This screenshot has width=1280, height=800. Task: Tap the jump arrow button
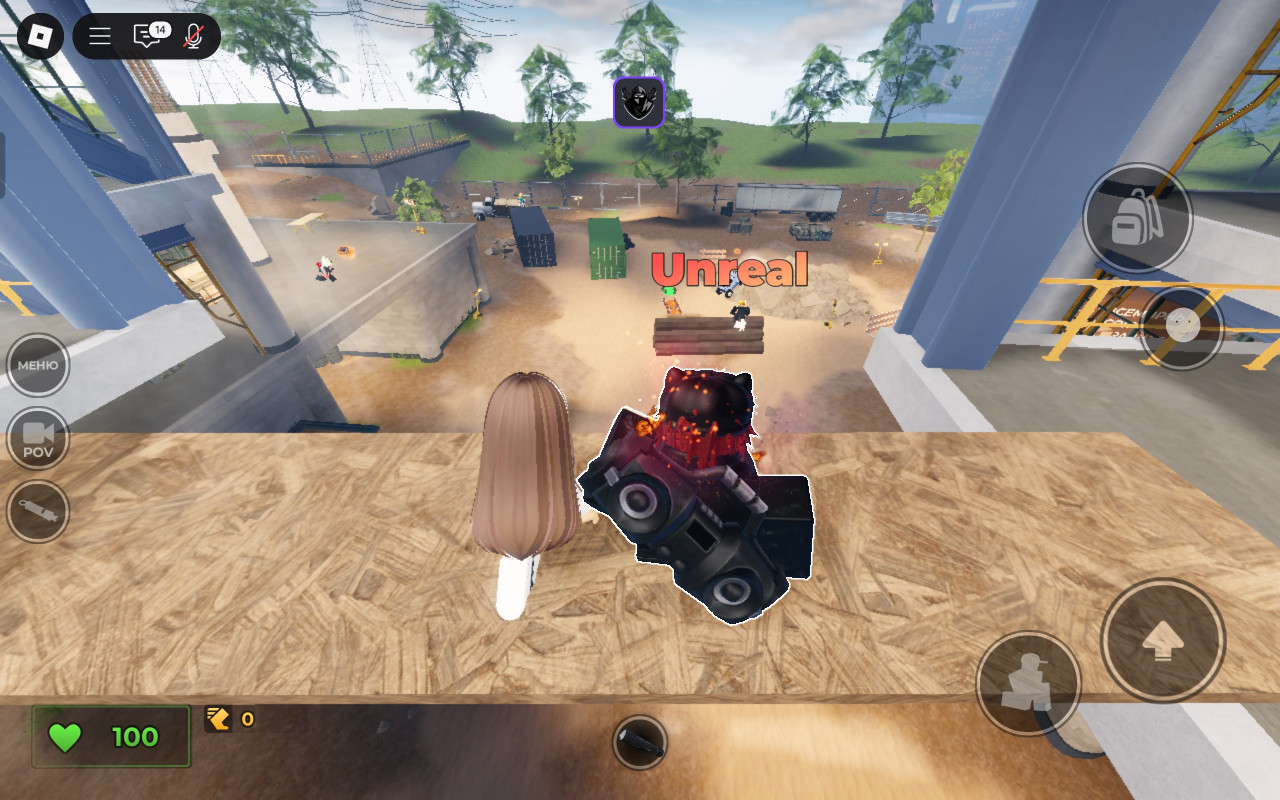point(1163,640)
